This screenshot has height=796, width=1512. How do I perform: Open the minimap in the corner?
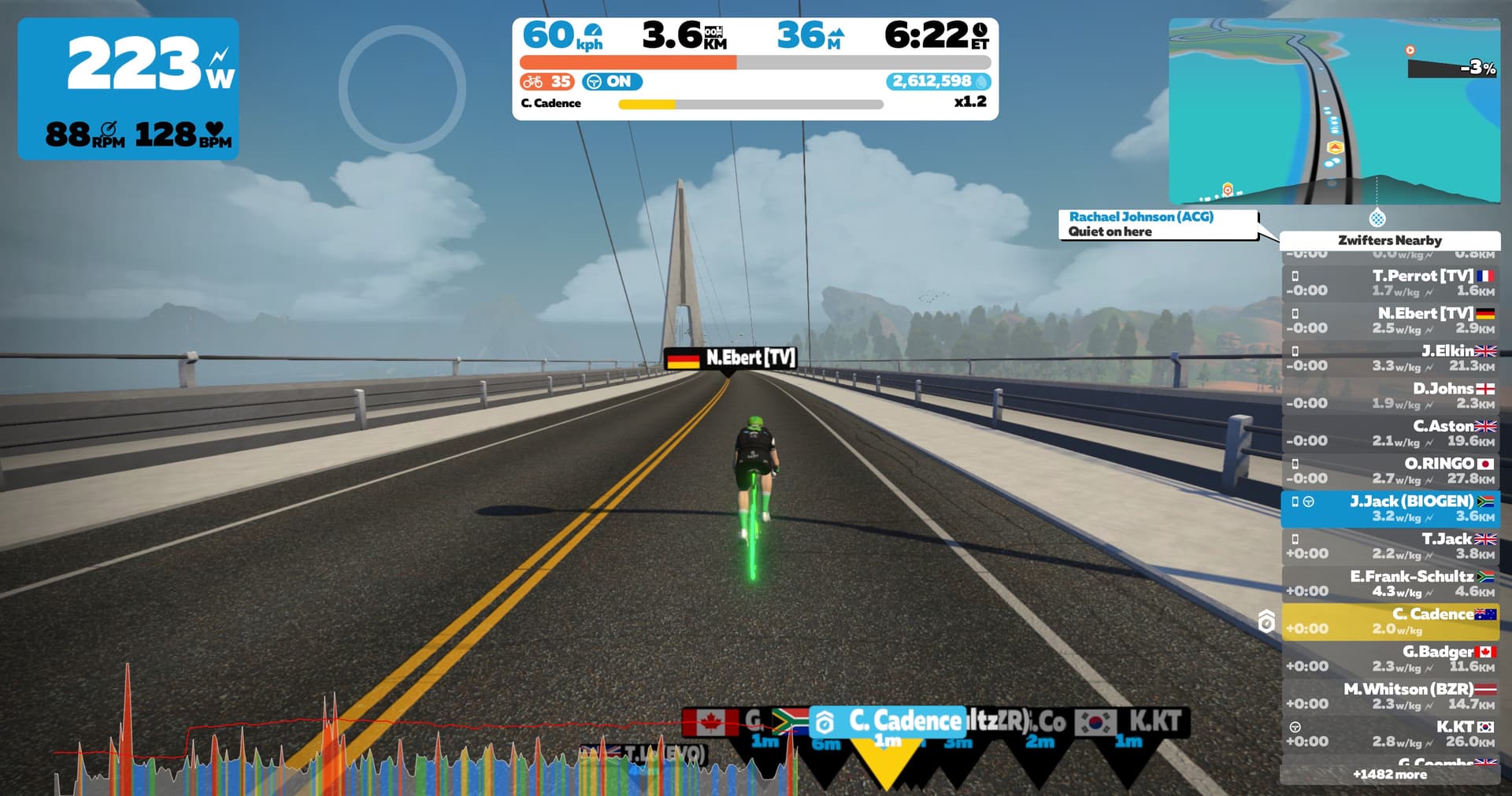[x=1334, y=112]
